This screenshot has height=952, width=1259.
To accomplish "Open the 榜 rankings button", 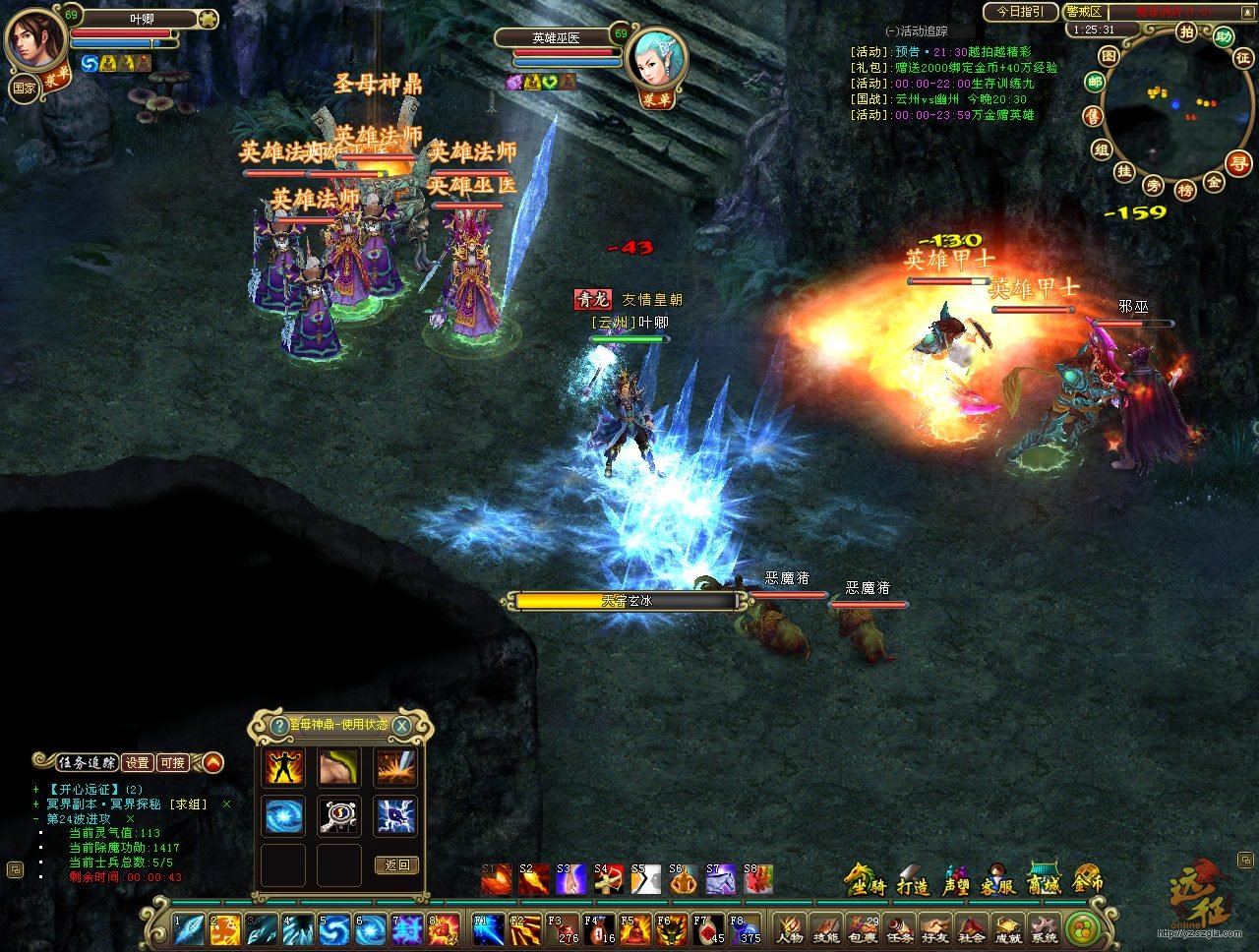I will pyautogui.click(x=1185, y=189).
